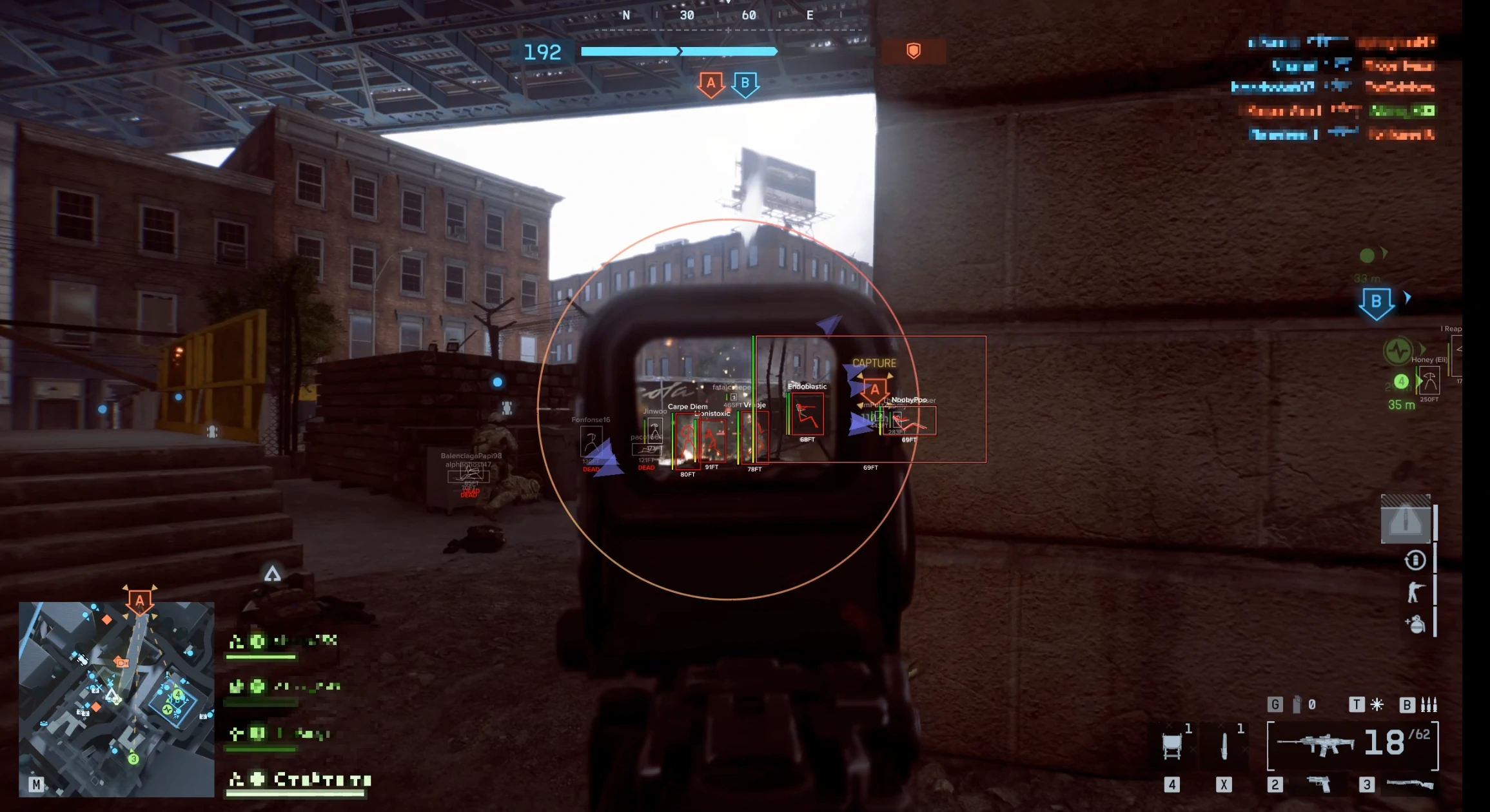The width and height of the screenshot is (1490, 812).
Task: Select the primary assault rifle weapon icon
Action: pyautogui.click(x=1316, y=743)
